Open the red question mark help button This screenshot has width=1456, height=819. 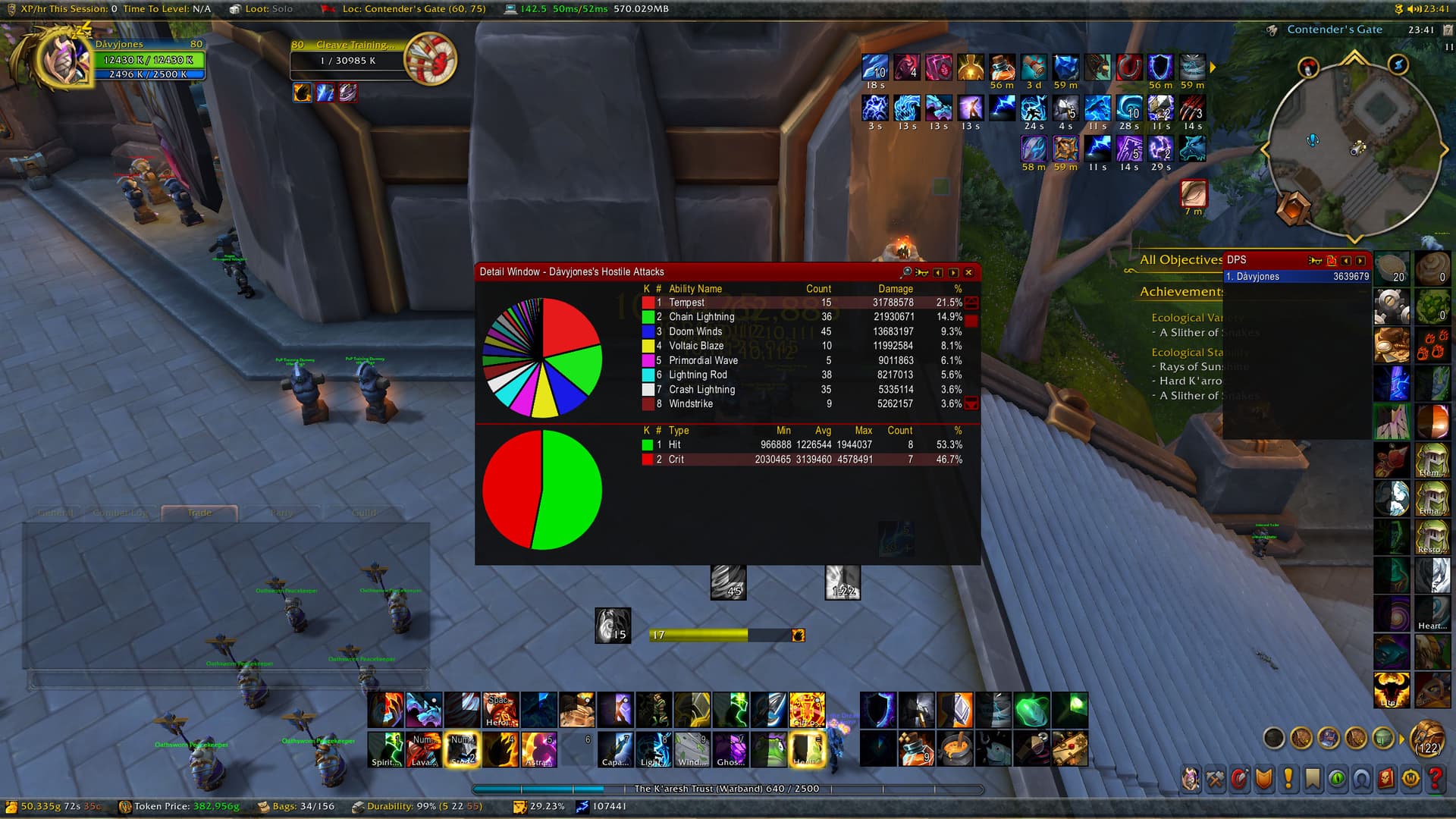1435,779
